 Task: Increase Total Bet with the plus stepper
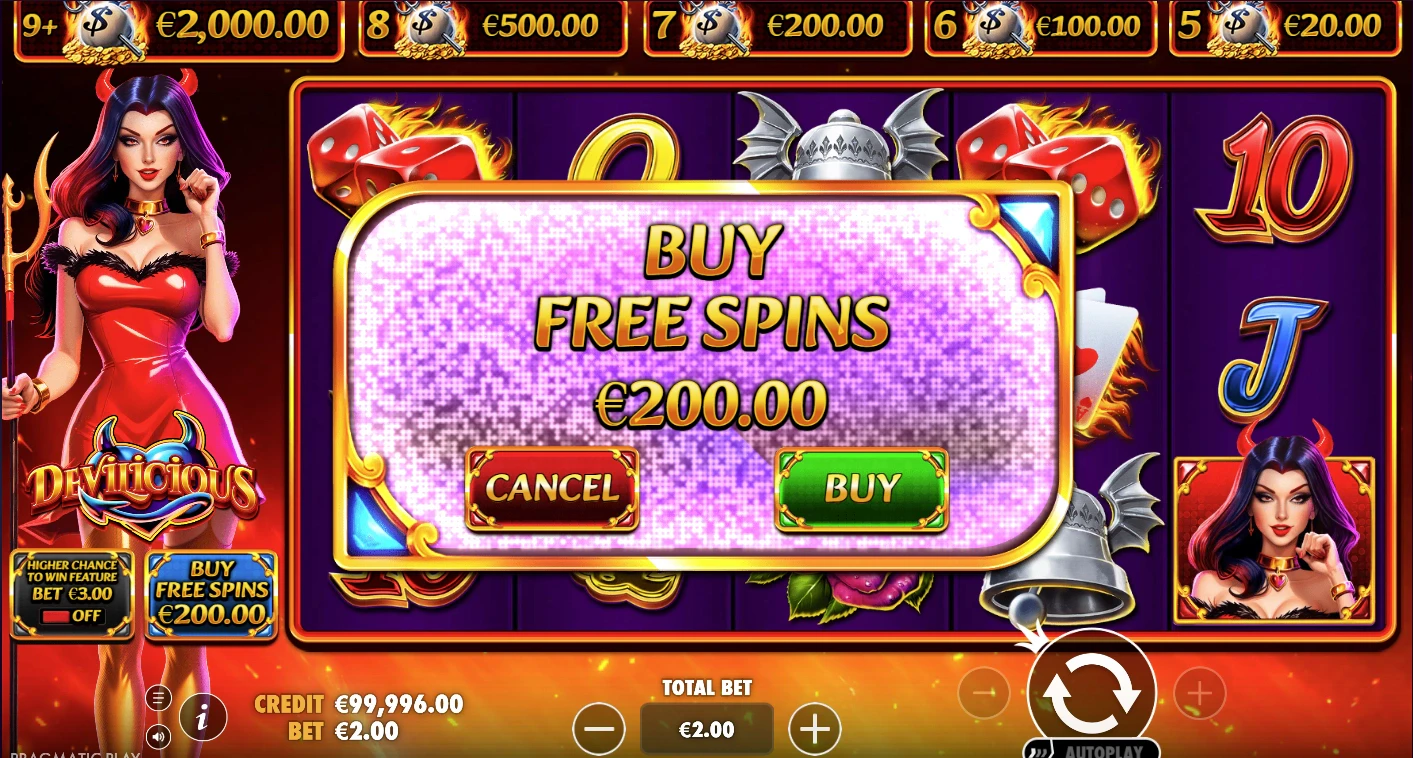click(814, 729)
